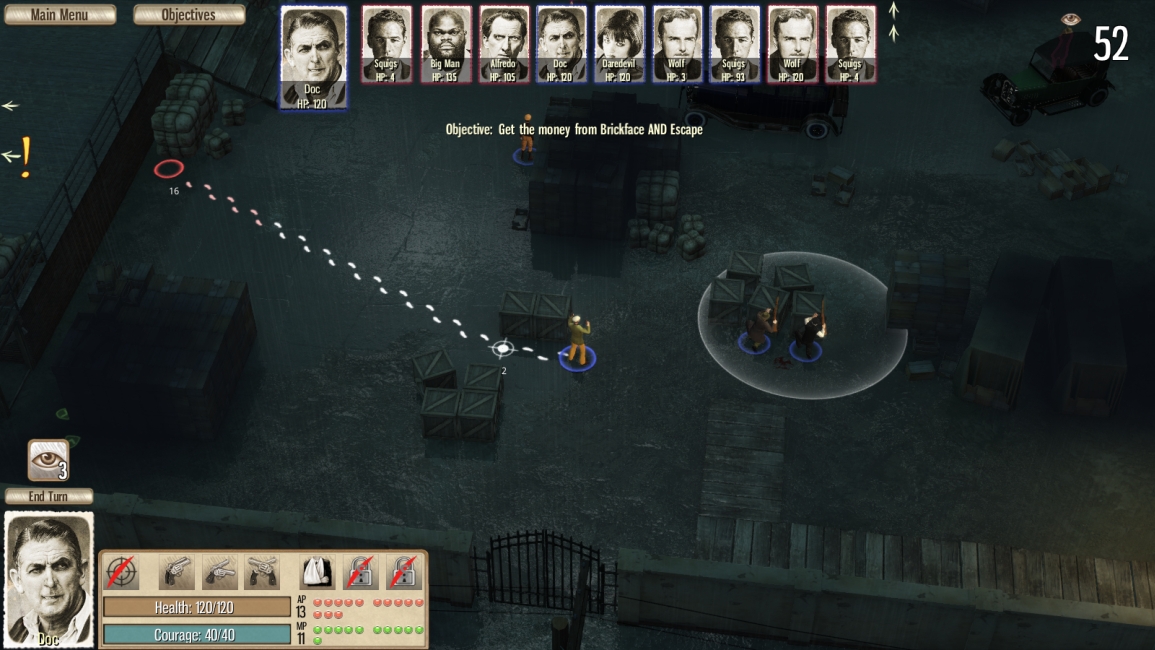1155x650 pixels.
Task: Show the Objectives panel
Action: (189, 15)
